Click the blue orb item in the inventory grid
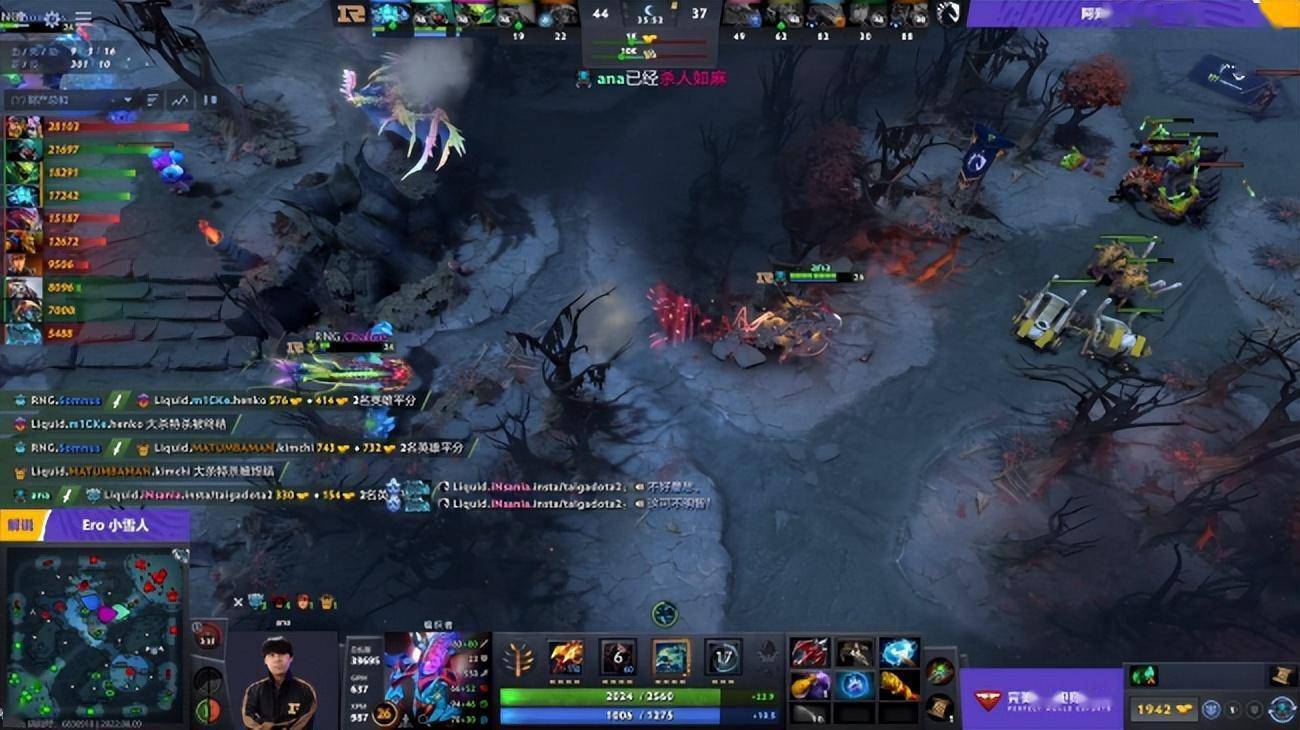 854,688
